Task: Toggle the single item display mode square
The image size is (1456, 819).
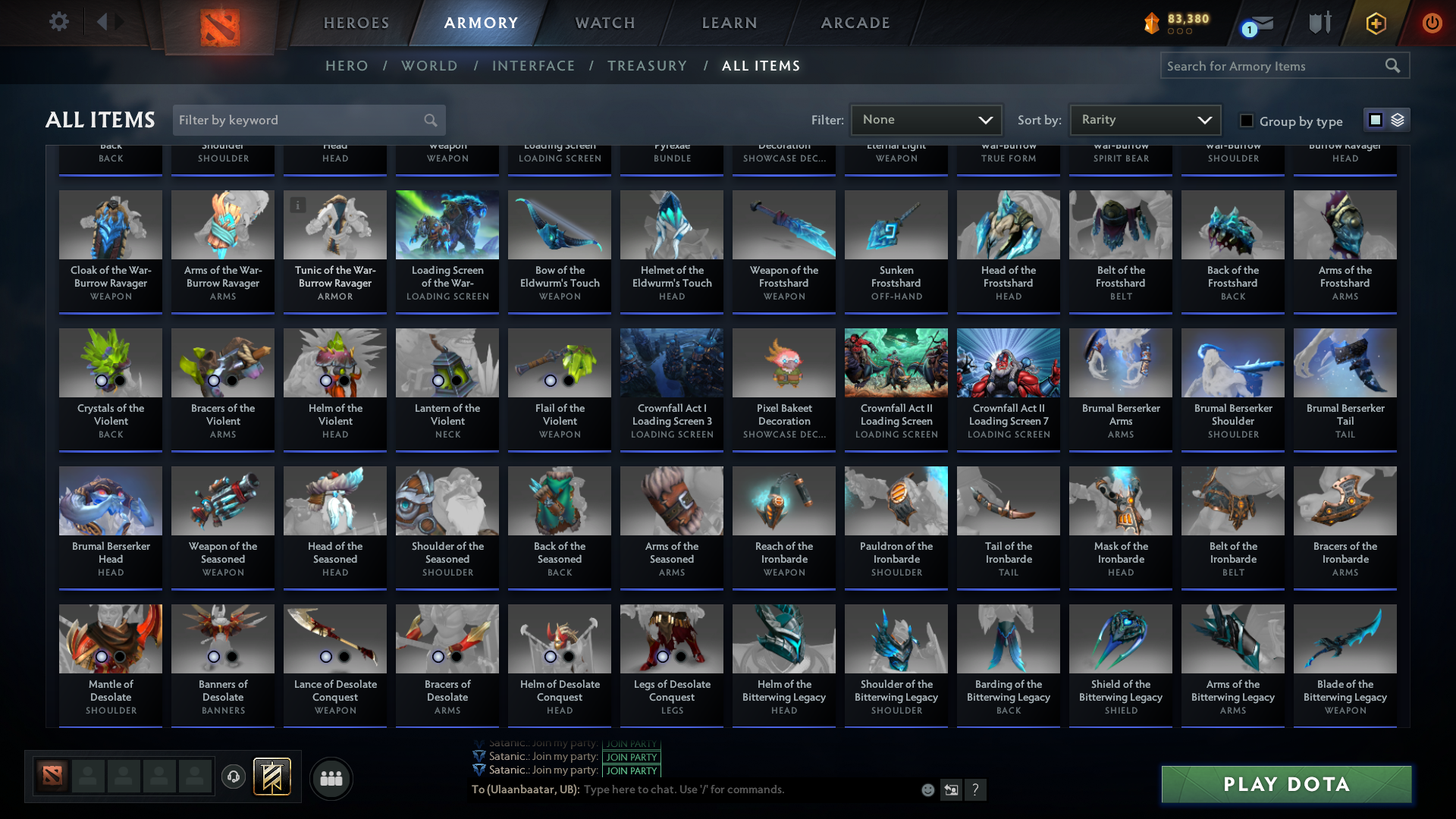Action: pyautogui.click(x=1375, y=120)
